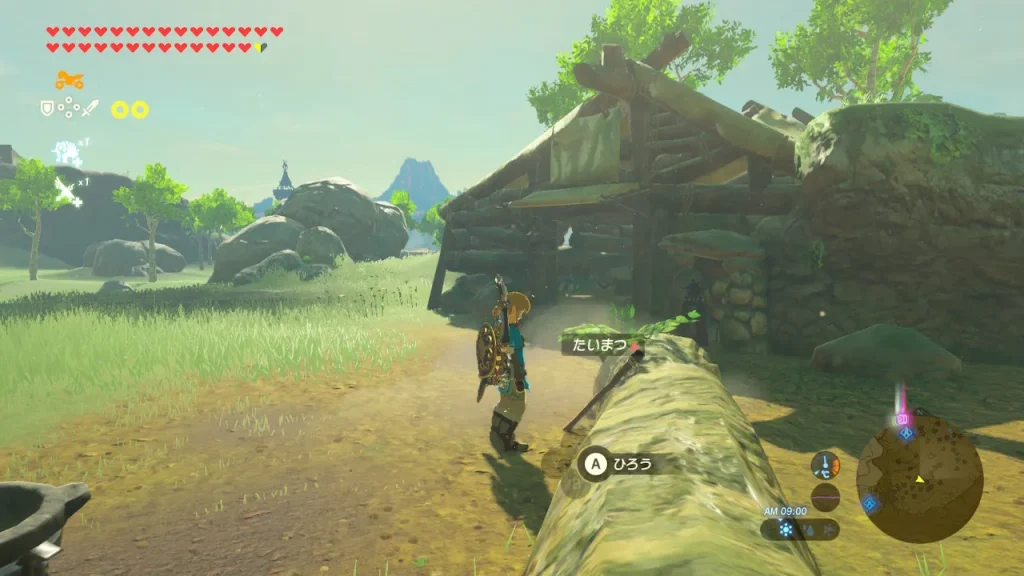1024x576 pixels.
Task: Open the circular minimap
Action: pos(919,479)
